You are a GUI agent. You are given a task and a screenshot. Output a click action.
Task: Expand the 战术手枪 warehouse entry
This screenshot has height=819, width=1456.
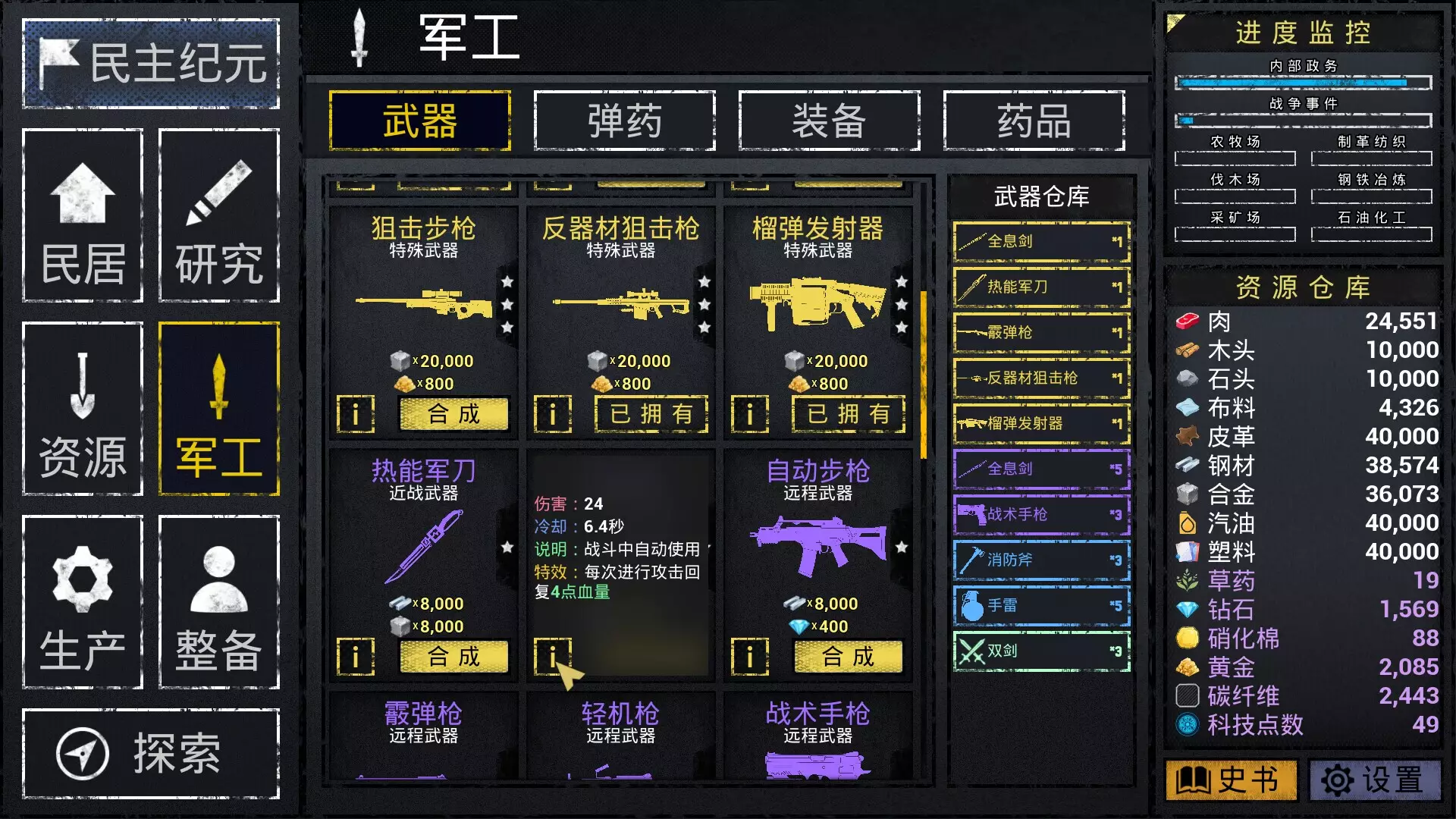click(x=1040, y=515)
